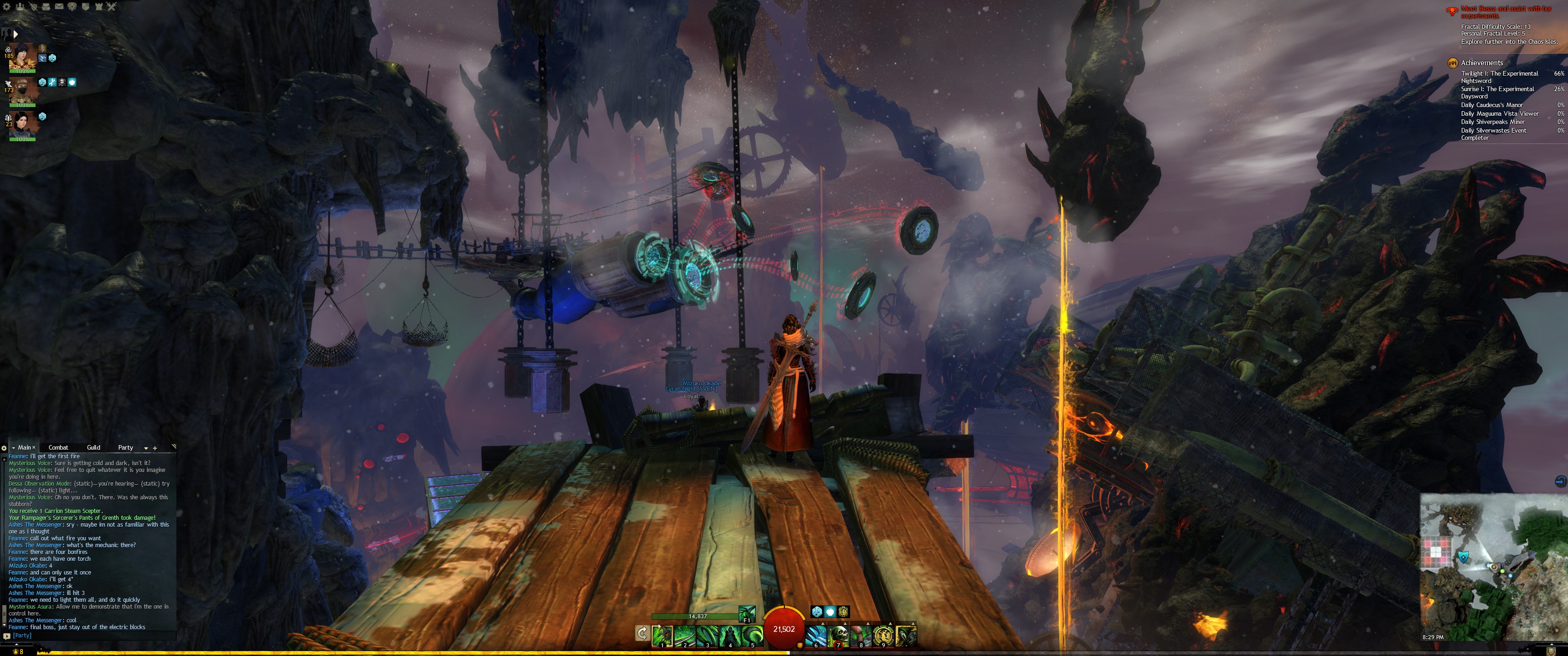Click the Party chat input field

point(91,635)
